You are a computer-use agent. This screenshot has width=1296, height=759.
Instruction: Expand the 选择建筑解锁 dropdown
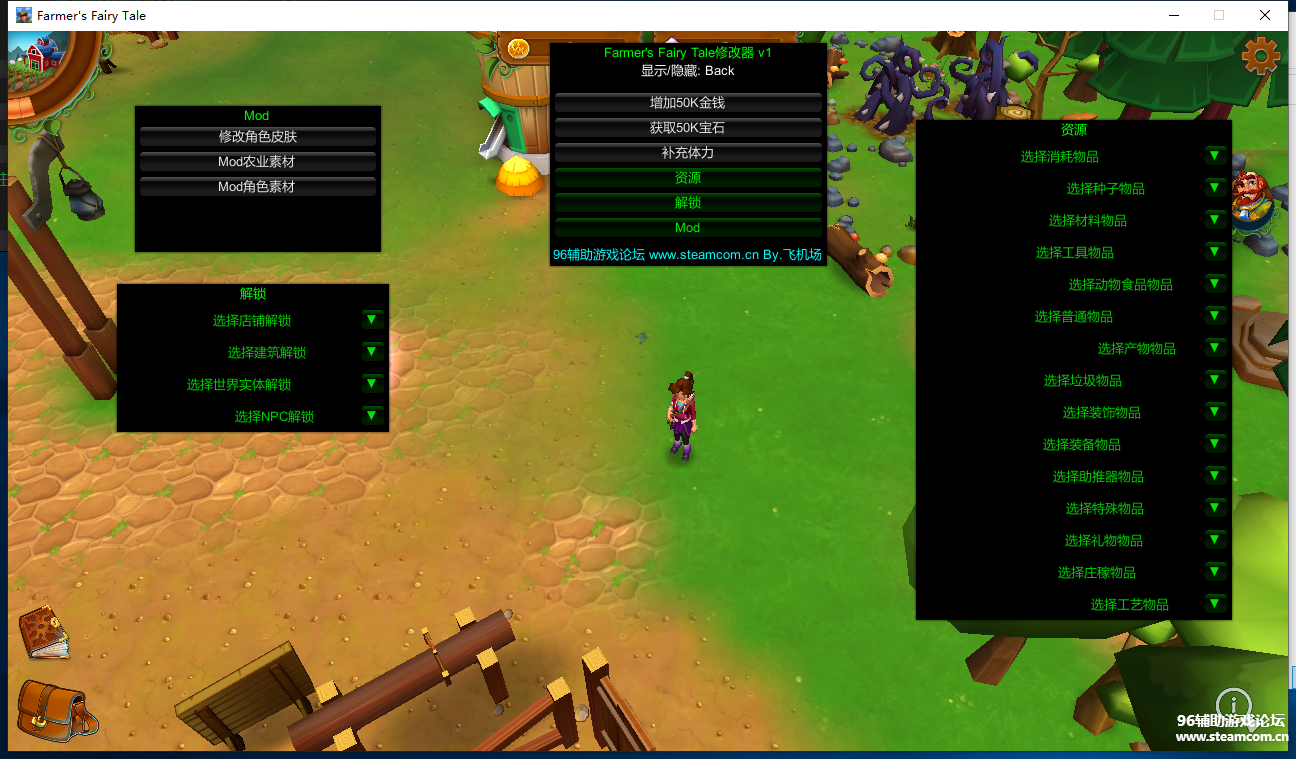coord(372,352)
